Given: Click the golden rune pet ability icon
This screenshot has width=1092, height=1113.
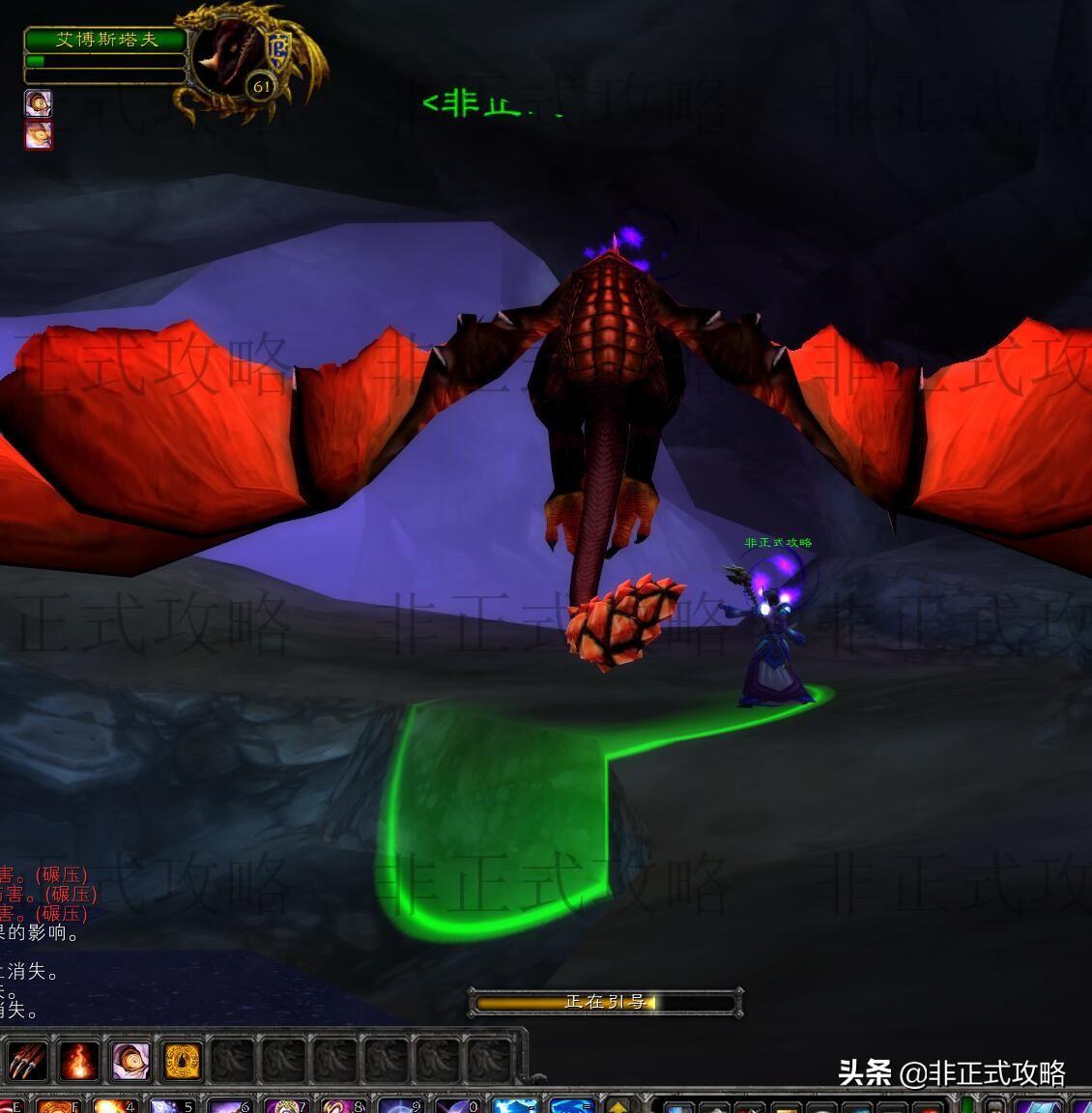Looking at the screenshot, I should pyautogui.click(x=182, y=1061).
